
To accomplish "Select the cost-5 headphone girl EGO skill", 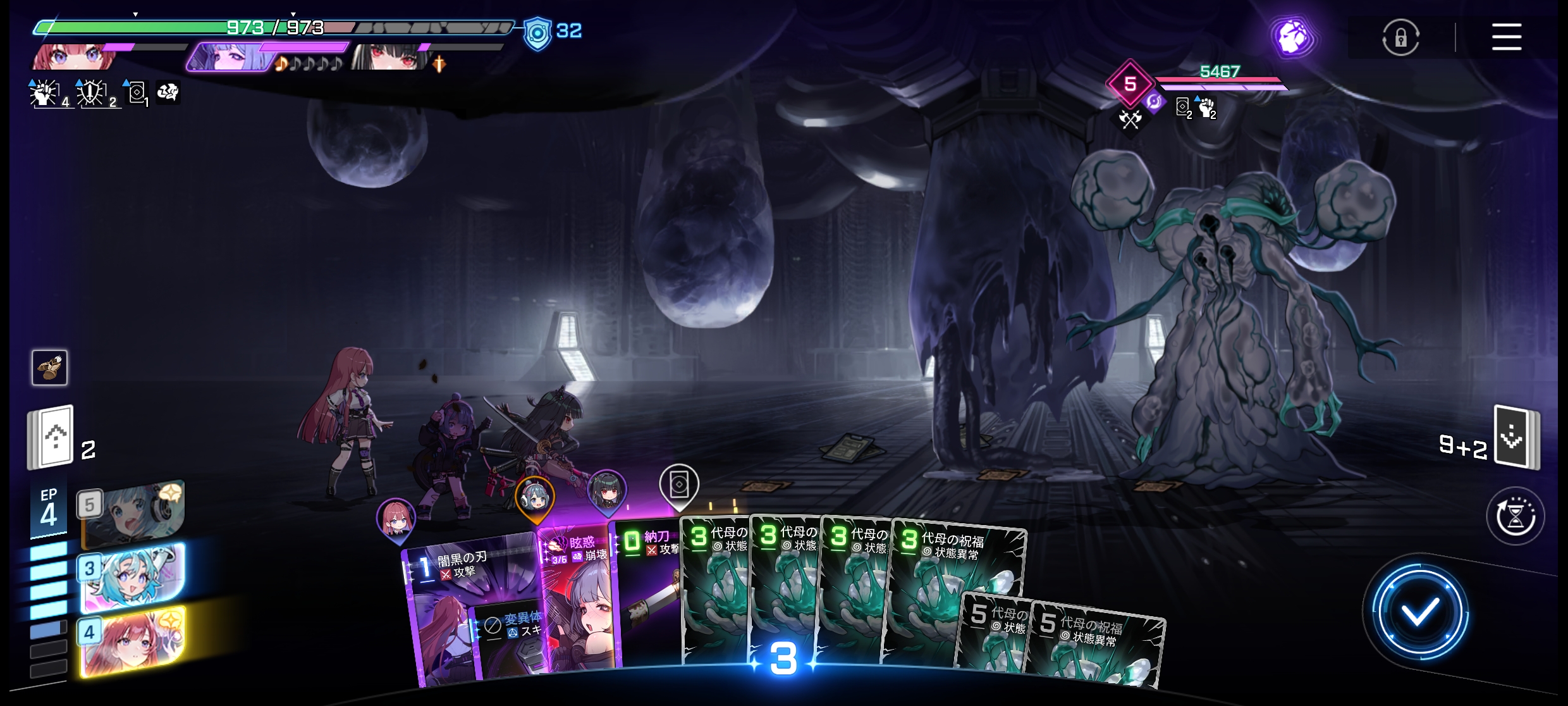I will [x=133, y=512].
